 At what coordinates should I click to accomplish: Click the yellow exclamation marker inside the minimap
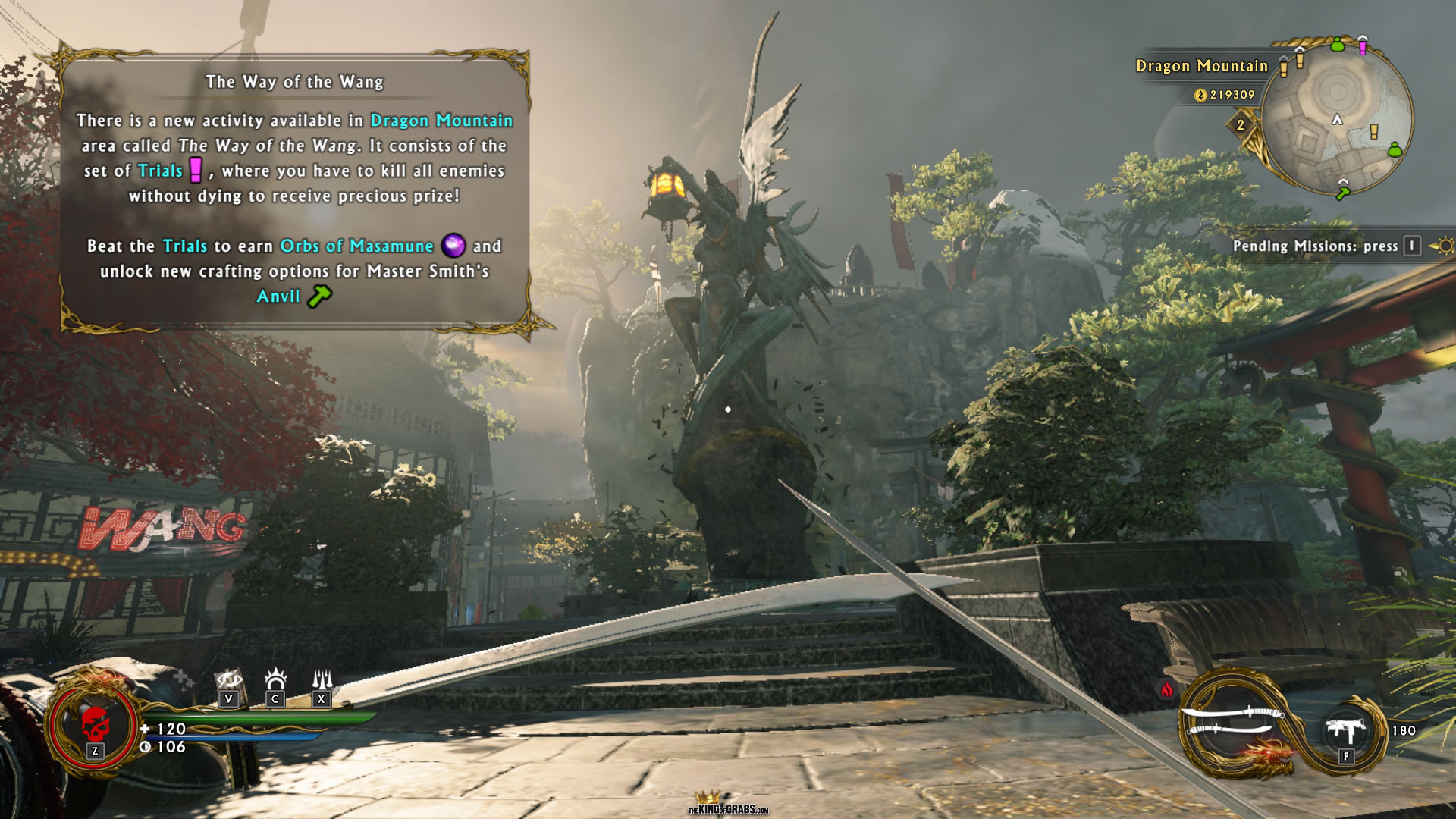click(1373, 132)
